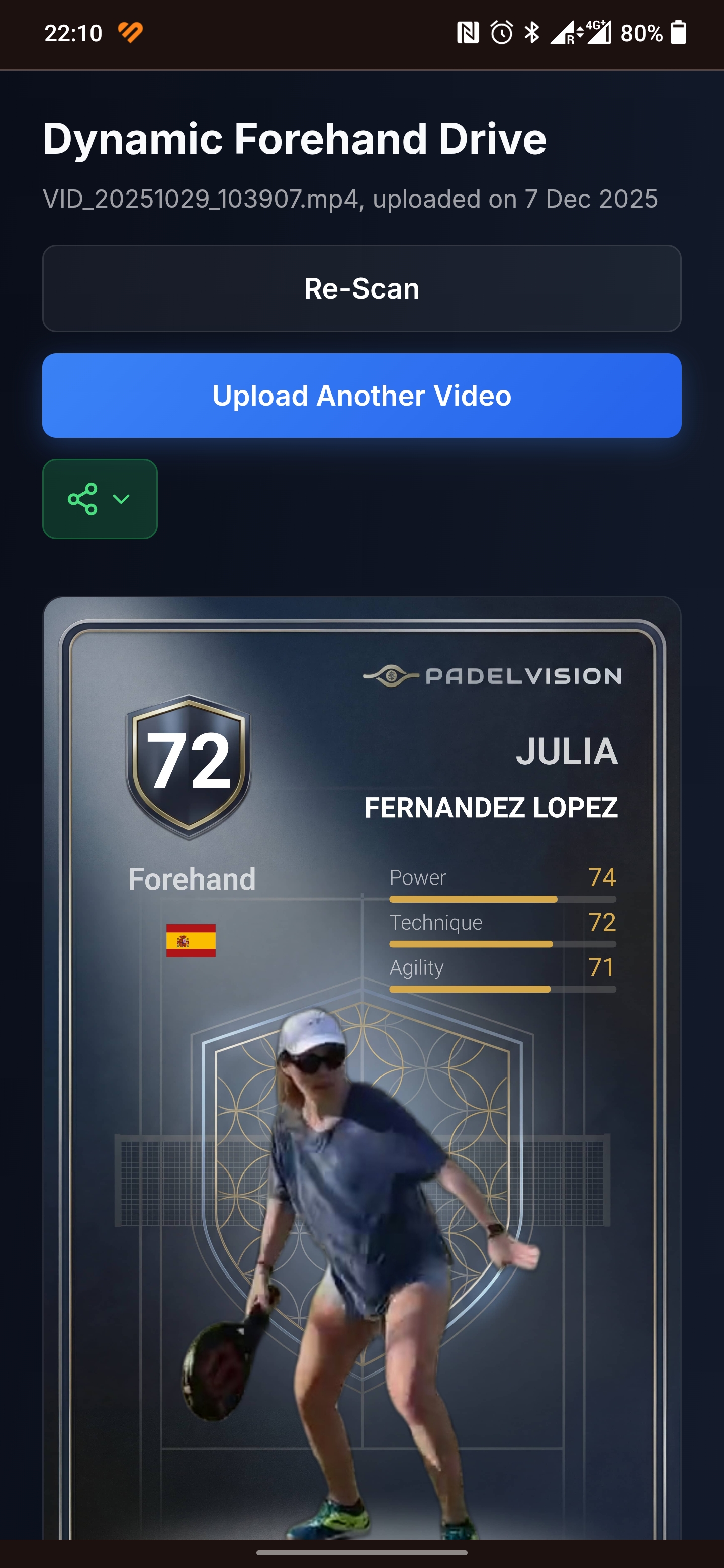
Task: Click the PadelVision logo
Action: 493,675
